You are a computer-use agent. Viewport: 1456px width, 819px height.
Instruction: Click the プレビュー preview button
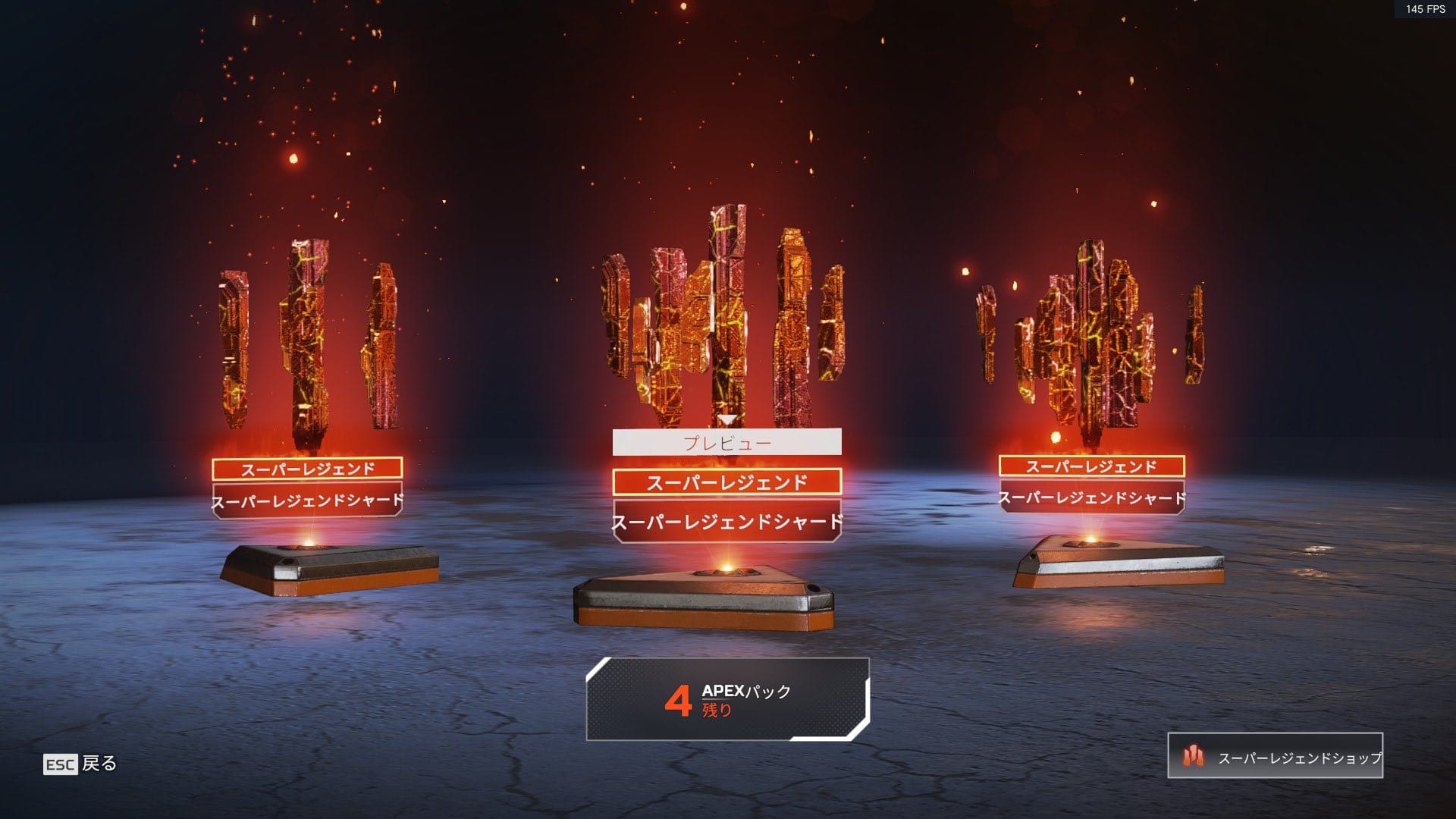(x=726, y=442)
